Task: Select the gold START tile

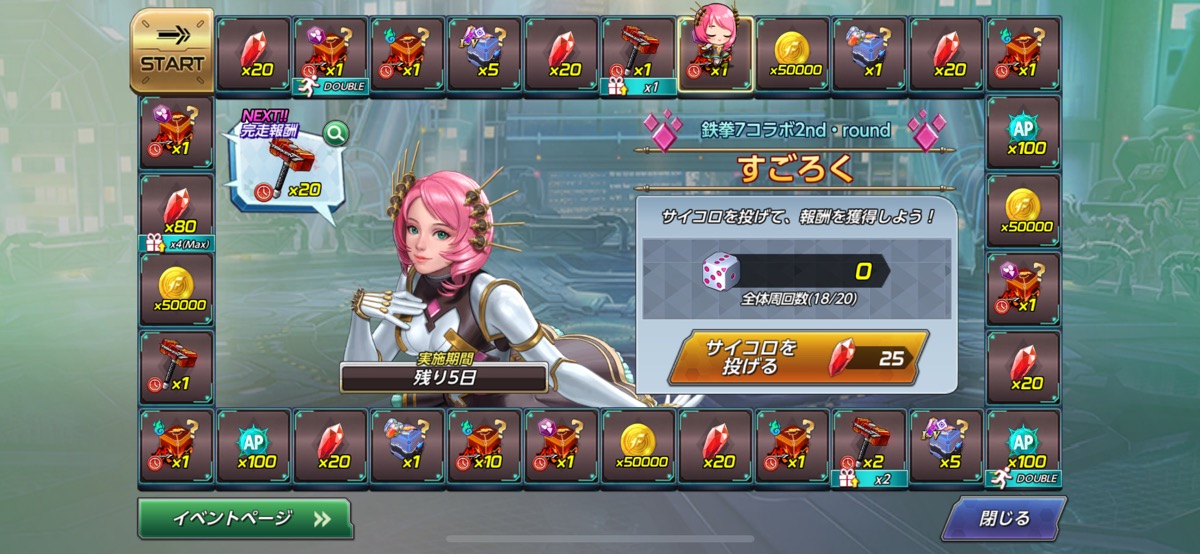Action: tap(171, 50)
